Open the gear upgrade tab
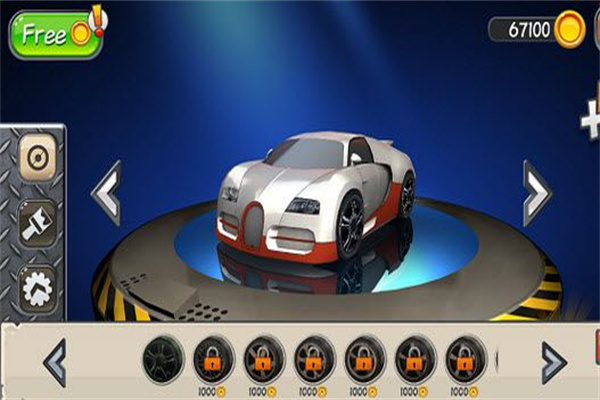Screen dimensions: 600x400 point(37,287)
